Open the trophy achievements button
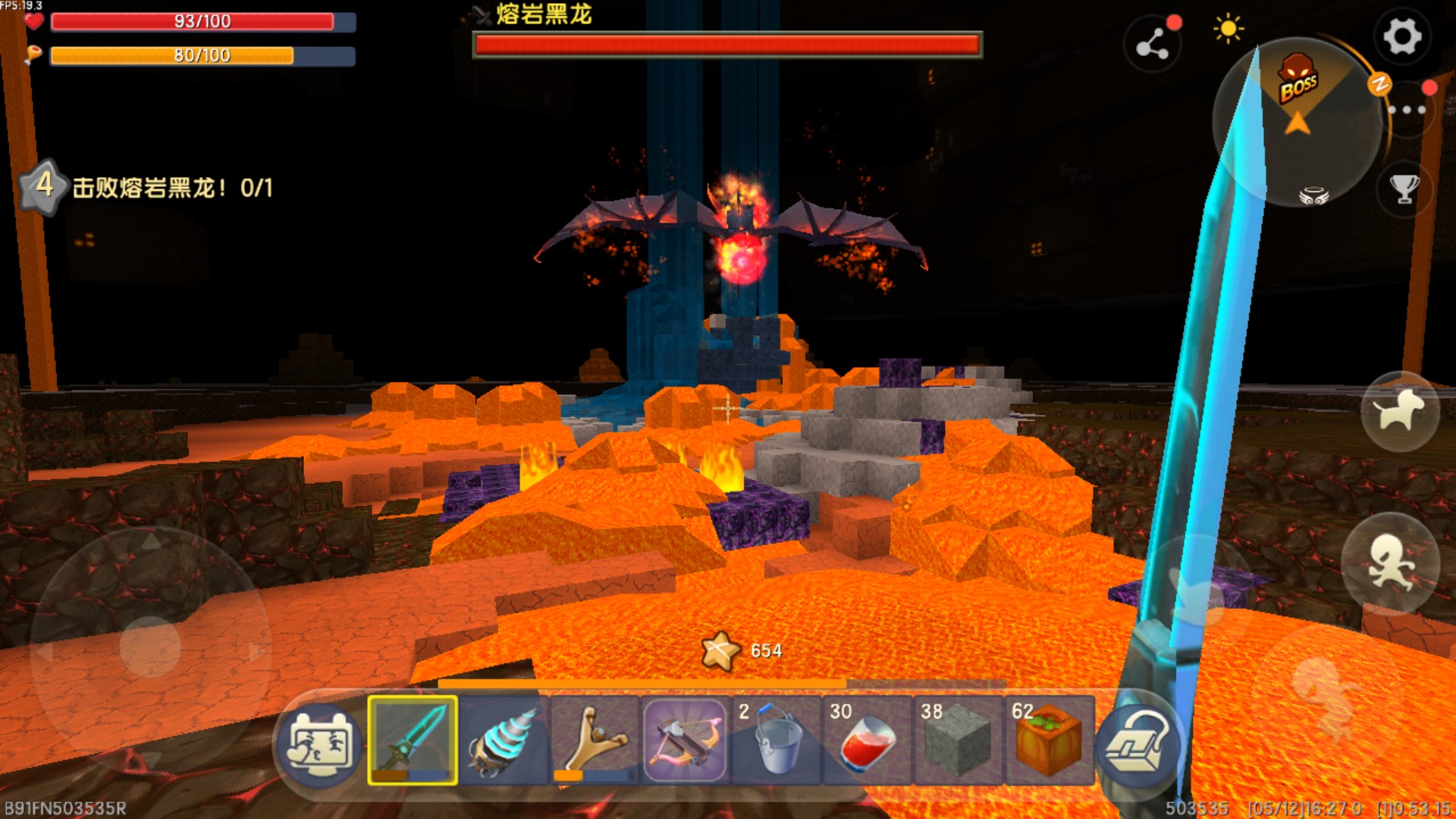1456x819 pixels. click(x=1404, y=189)
